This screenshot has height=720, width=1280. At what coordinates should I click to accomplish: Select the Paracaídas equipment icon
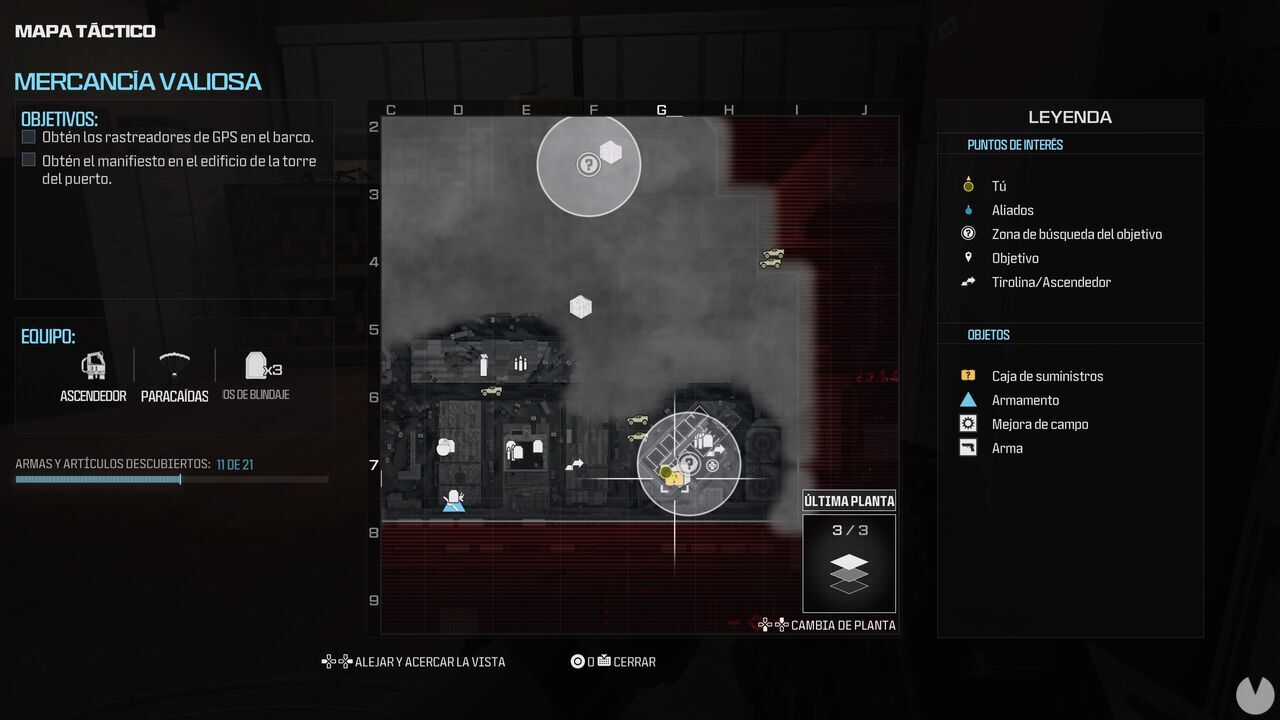[x=174, y=367]
